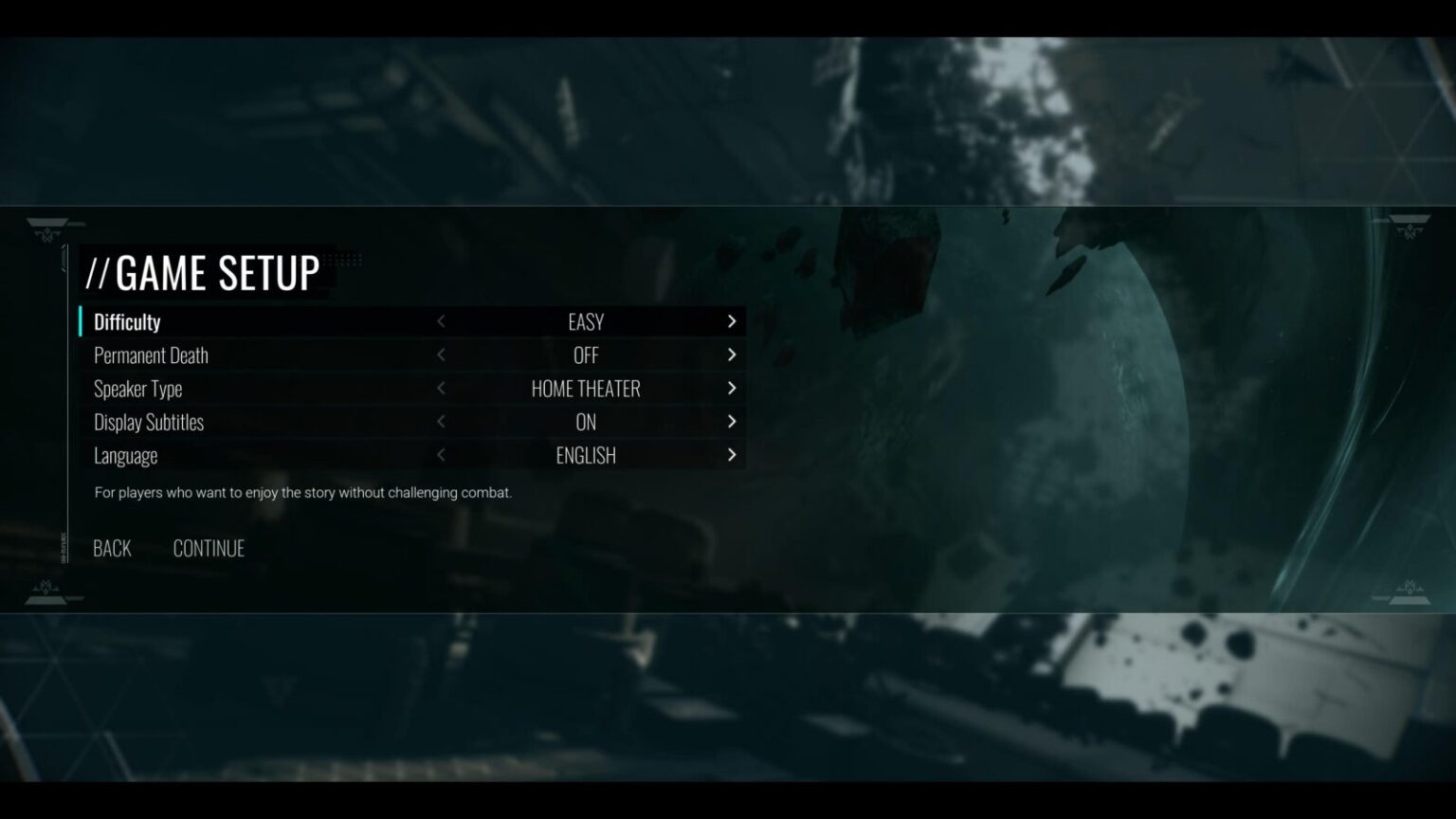Click the winged emblem near the bottom-right border
Screen dimensions: 1456x819
1410,590
